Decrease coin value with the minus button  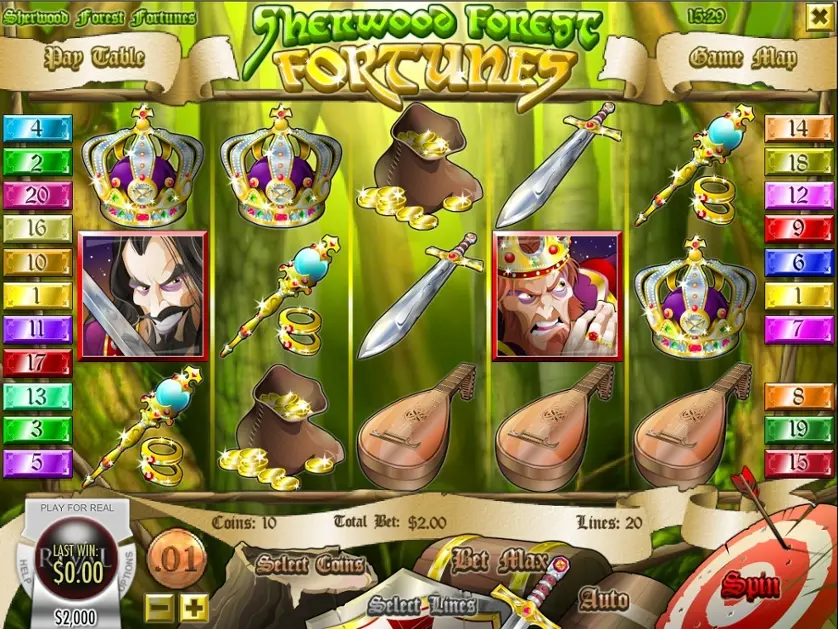click(159, 606)
